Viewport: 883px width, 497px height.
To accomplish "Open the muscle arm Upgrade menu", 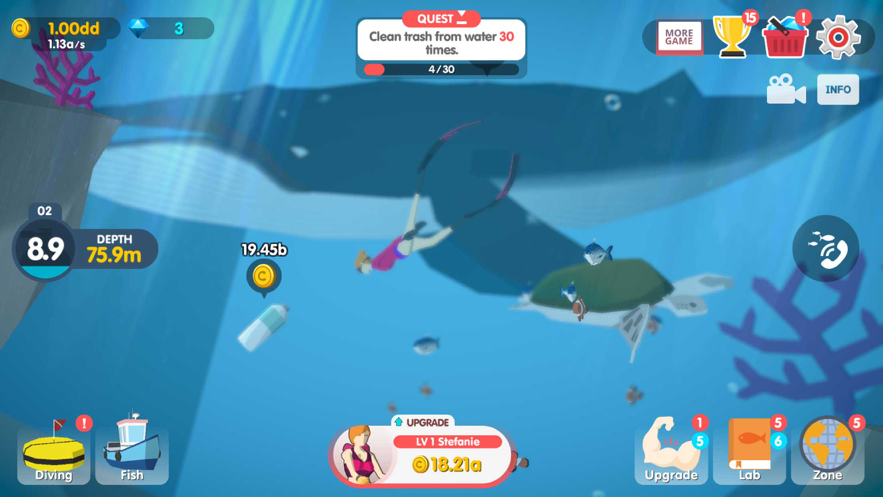I will (671, 450).
